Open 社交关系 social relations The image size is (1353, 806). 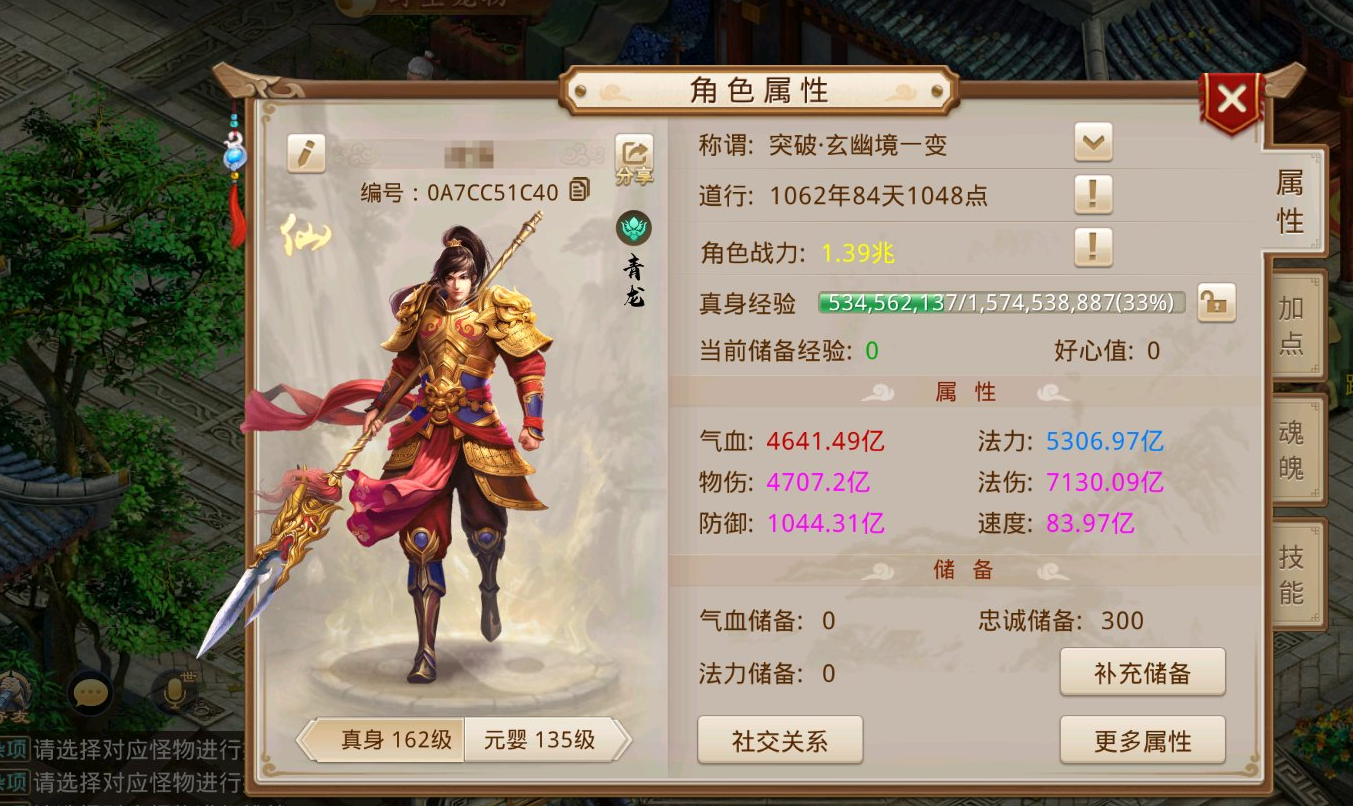point(780,740)
